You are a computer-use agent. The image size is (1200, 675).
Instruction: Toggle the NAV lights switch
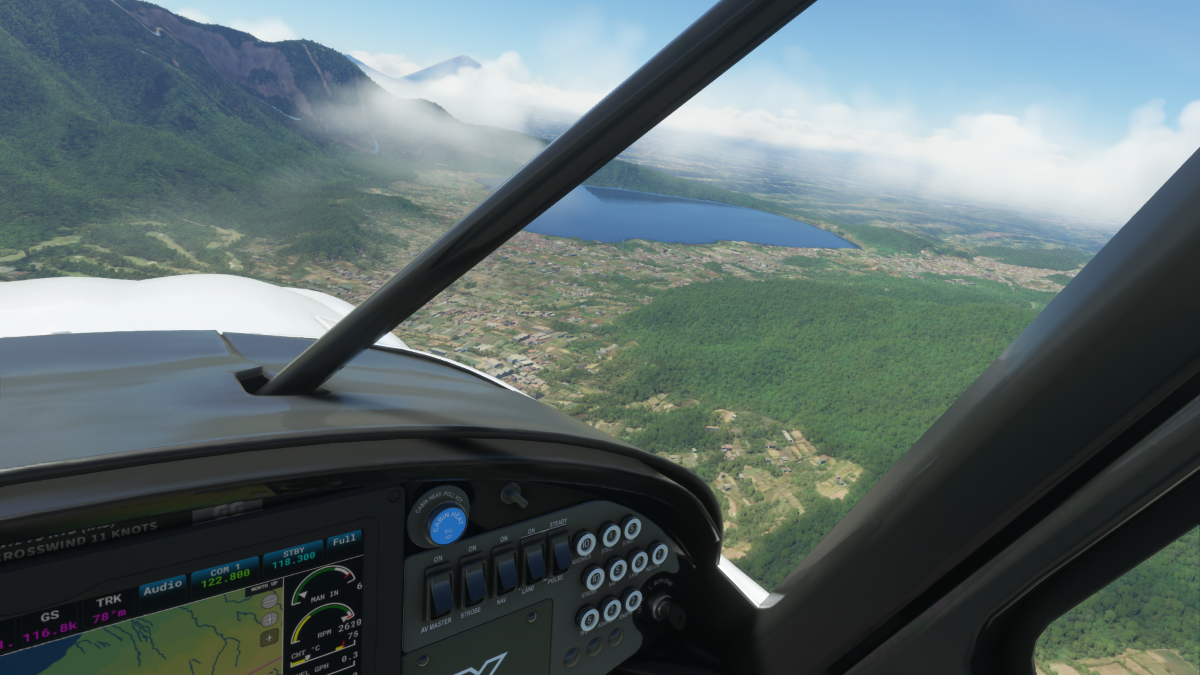click(x=506, y=572)
